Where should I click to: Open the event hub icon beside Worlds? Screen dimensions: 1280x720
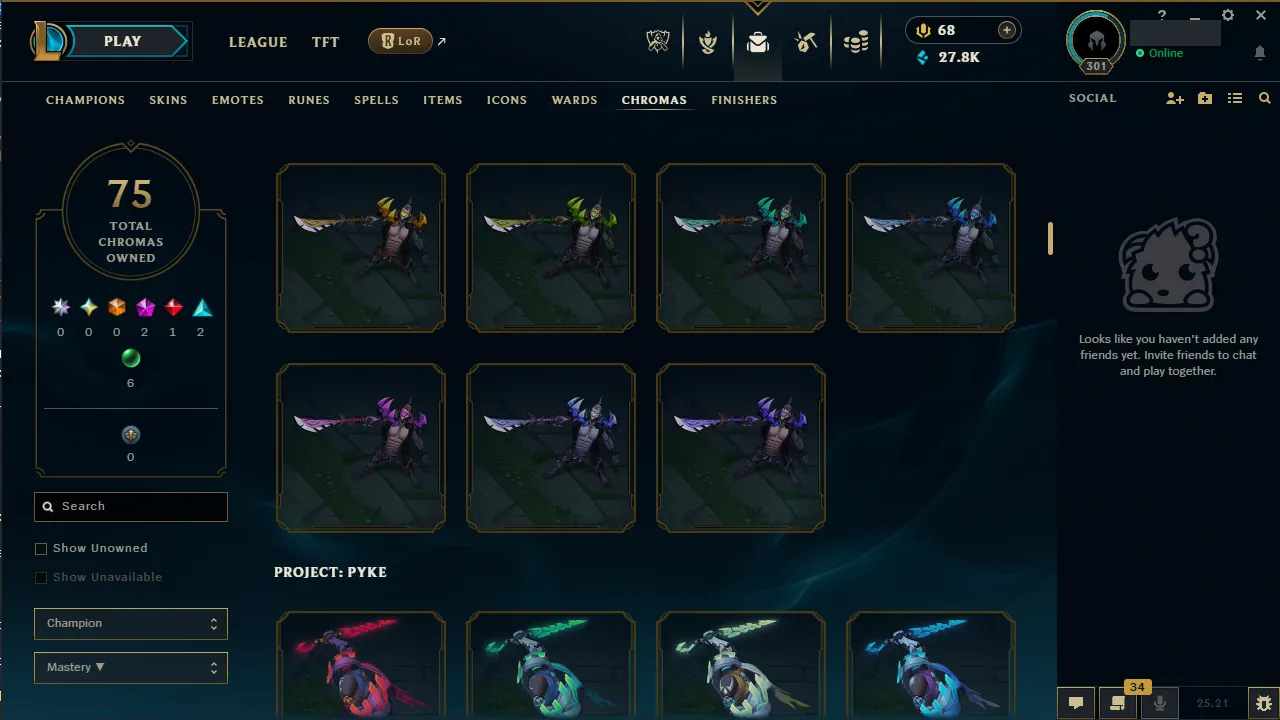click(x=708, y=42)
